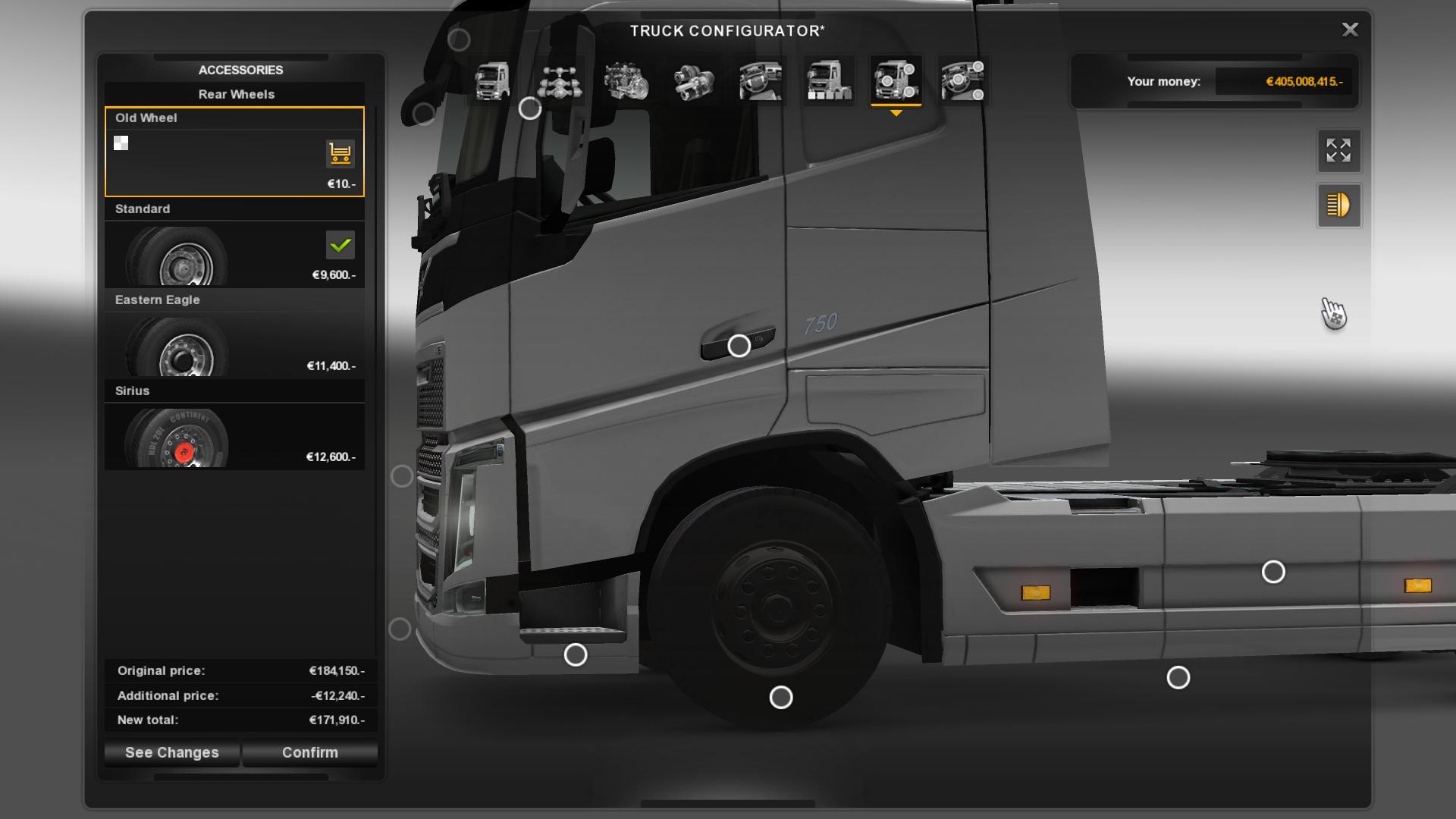The height and width of the screenshot is (819, 1456).
Task: Switch to the transmission tab
Action: (x=693, y=81)
